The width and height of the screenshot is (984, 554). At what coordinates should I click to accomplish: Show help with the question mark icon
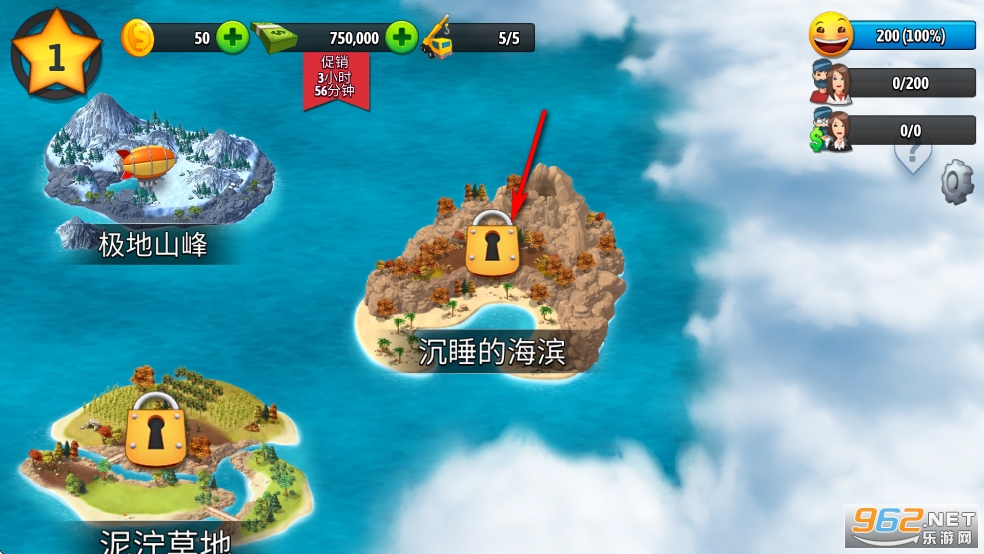coord(912,155)
